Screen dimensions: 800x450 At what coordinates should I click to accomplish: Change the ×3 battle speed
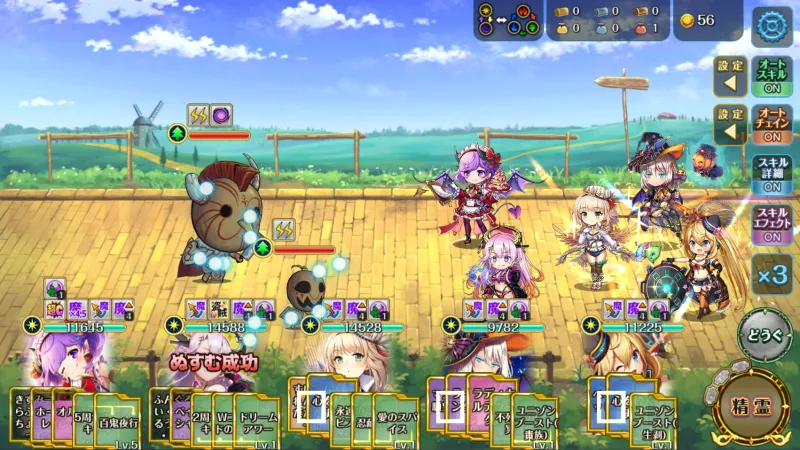coord(770,274)
